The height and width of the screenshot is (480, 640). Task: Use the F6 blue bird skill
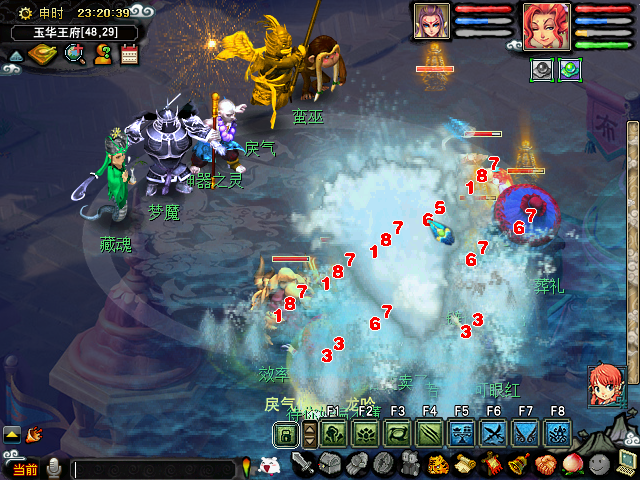point(494,434)
